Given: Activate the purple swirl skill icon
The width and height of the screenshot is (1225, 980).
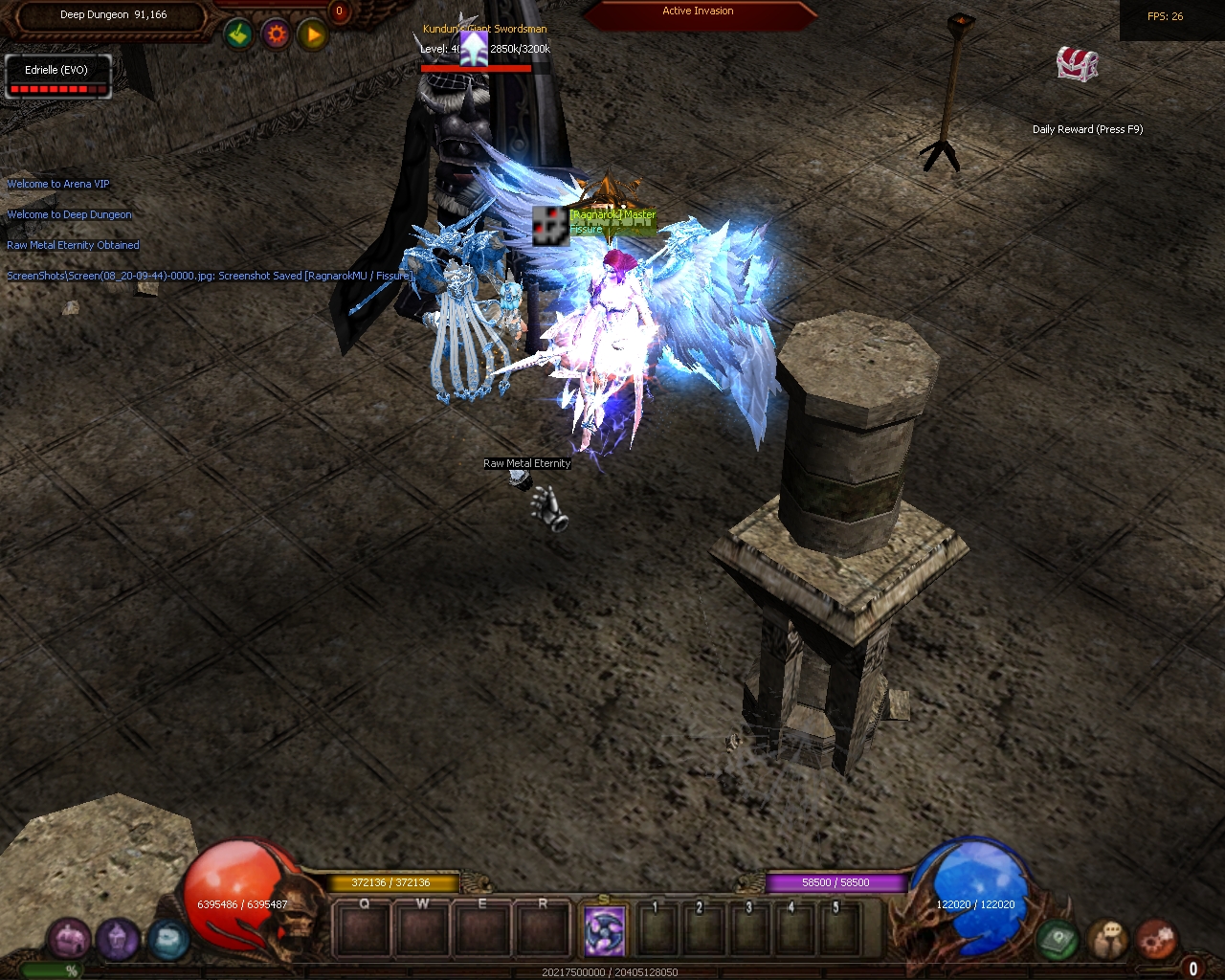Looking at the screenshot, I should 605,930.
